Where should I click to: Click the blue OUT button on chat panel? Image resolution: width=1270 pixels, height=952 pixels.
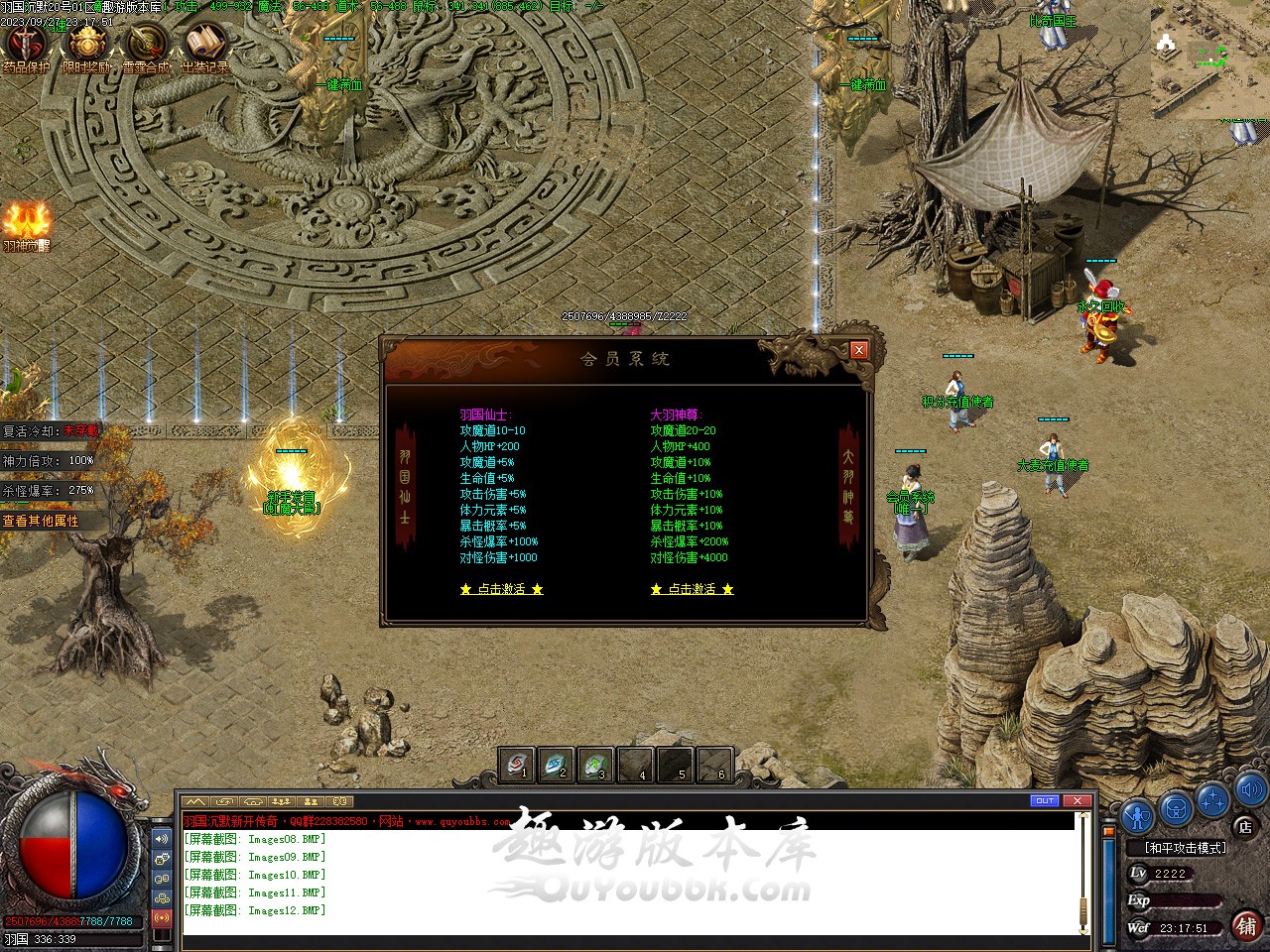pyautogui.click(x=1045, y=800)
